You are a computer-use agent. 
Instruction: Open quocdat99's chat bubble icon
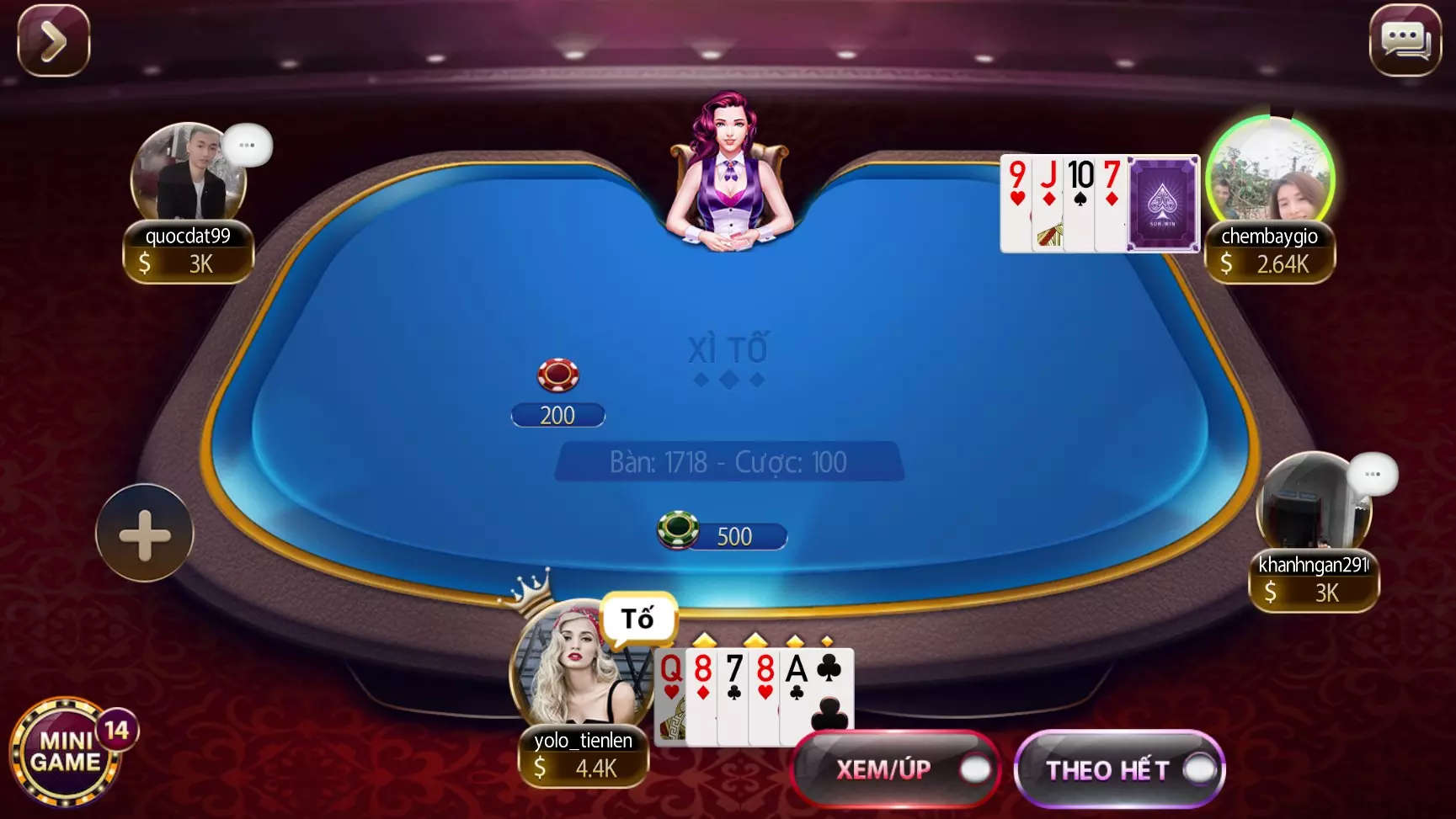[247, 143]
